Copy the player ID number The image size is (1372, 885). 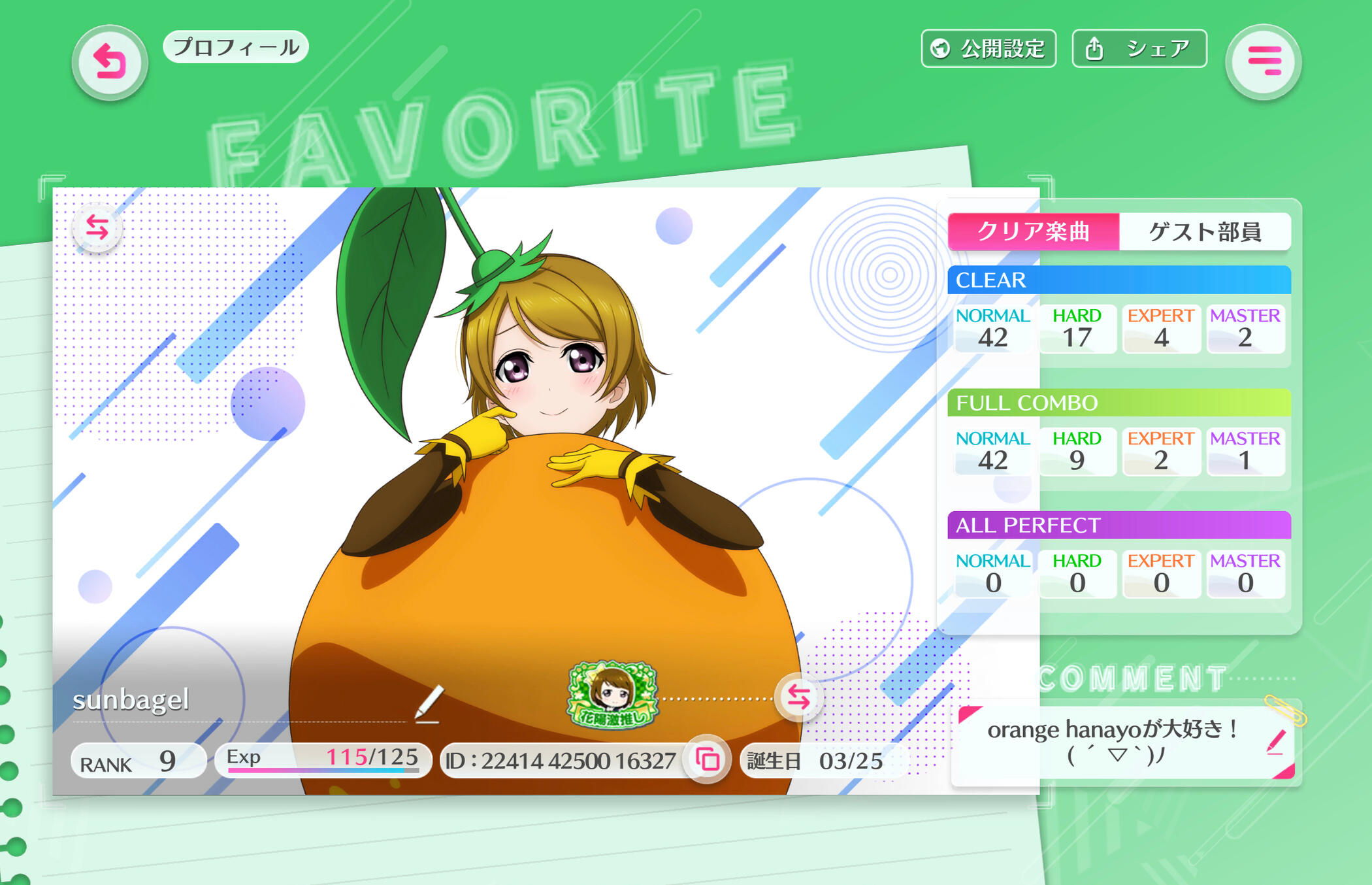coord(708,760)
